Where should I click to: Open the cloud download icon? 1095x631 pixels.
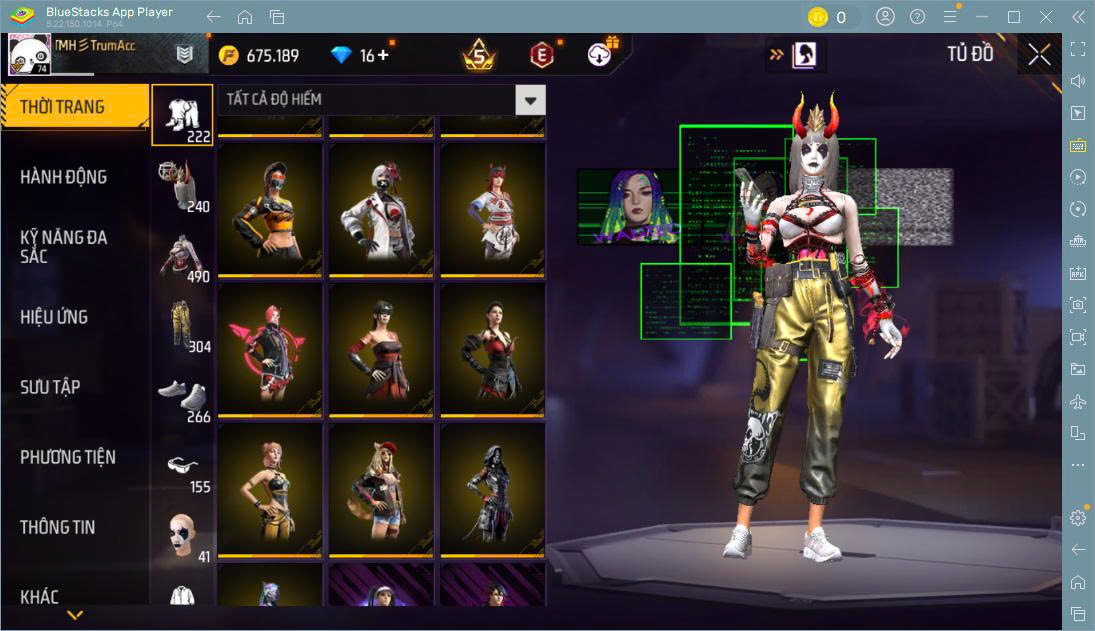[600, 55]
